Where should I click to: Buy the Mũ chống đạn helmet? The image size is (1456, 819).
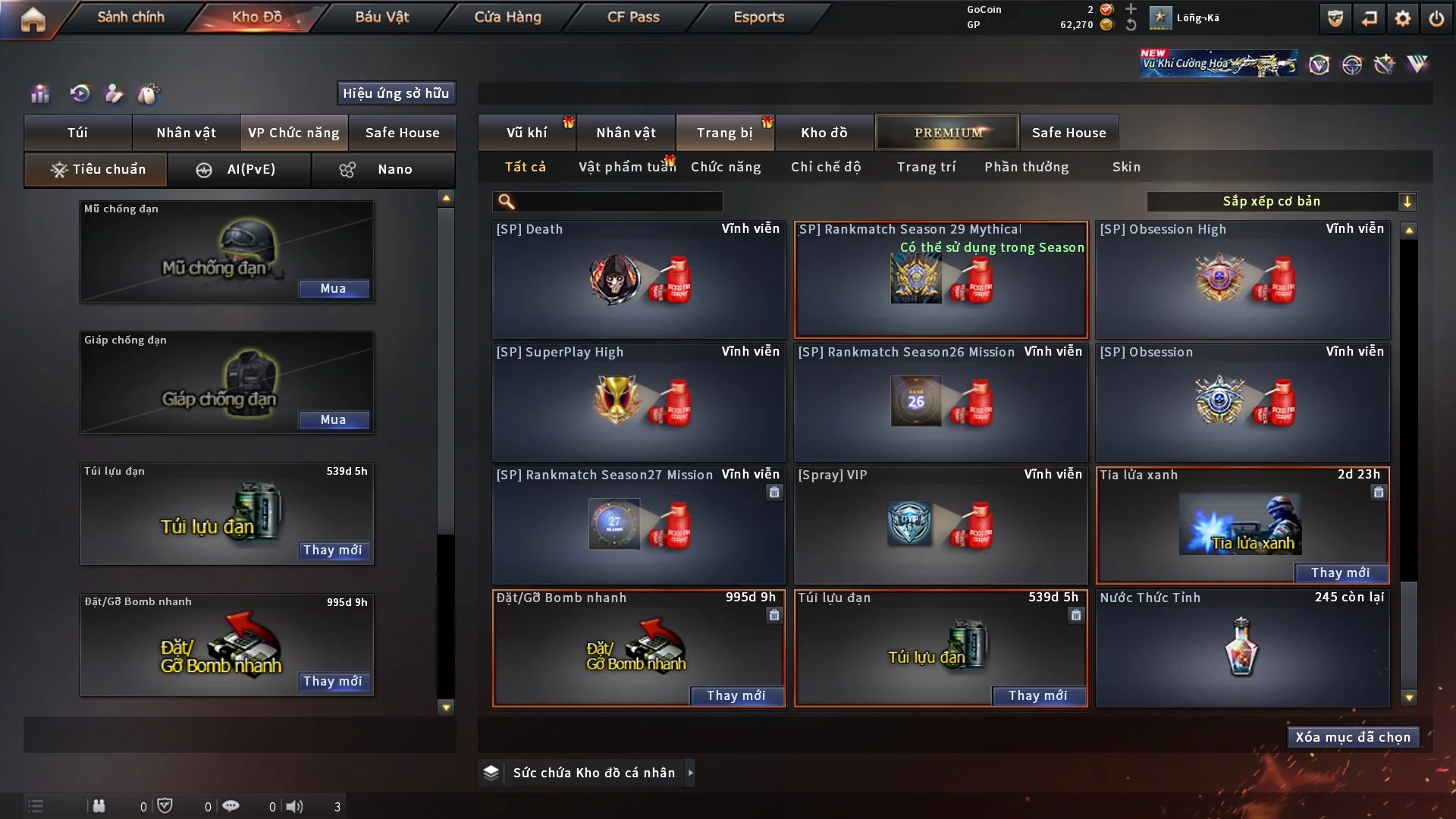click(333, 289)
